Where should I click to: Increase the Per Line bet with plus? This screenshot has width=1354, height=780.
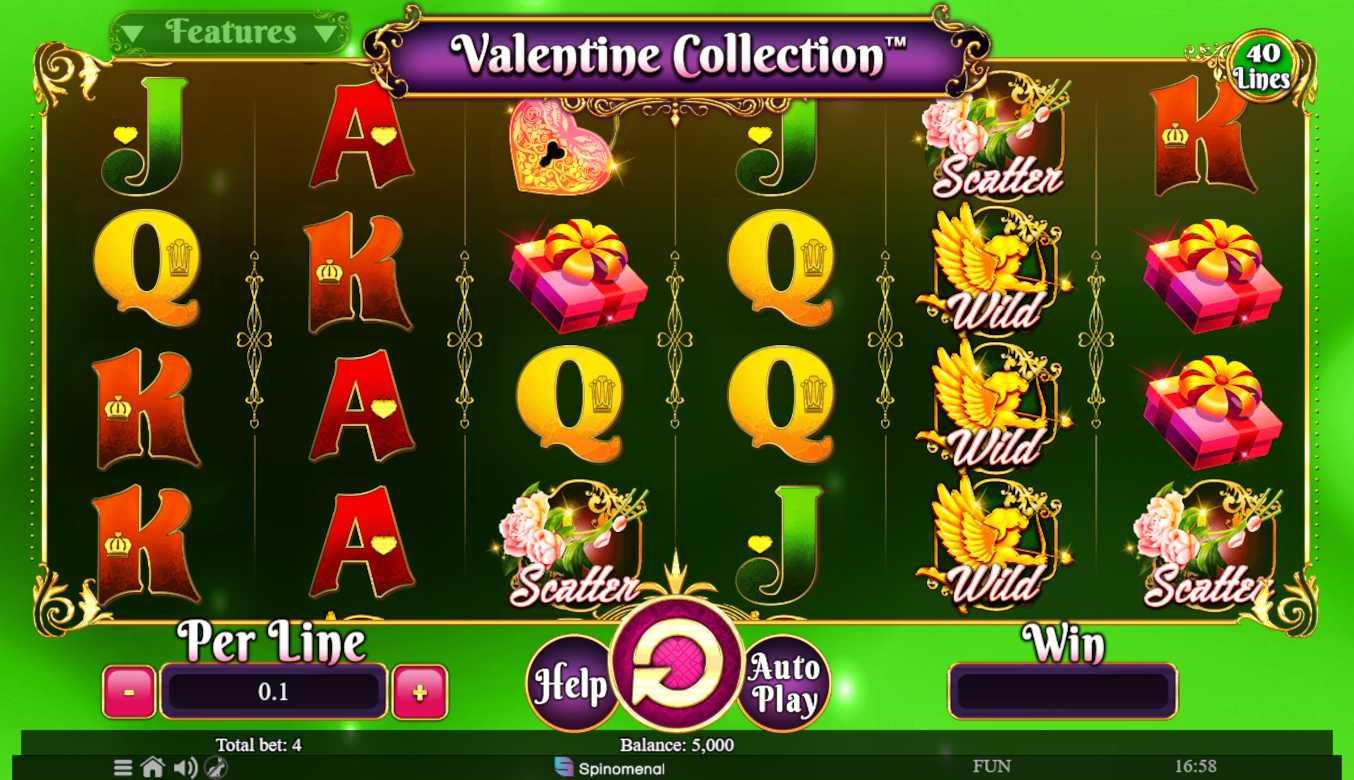tap(419, 692)
